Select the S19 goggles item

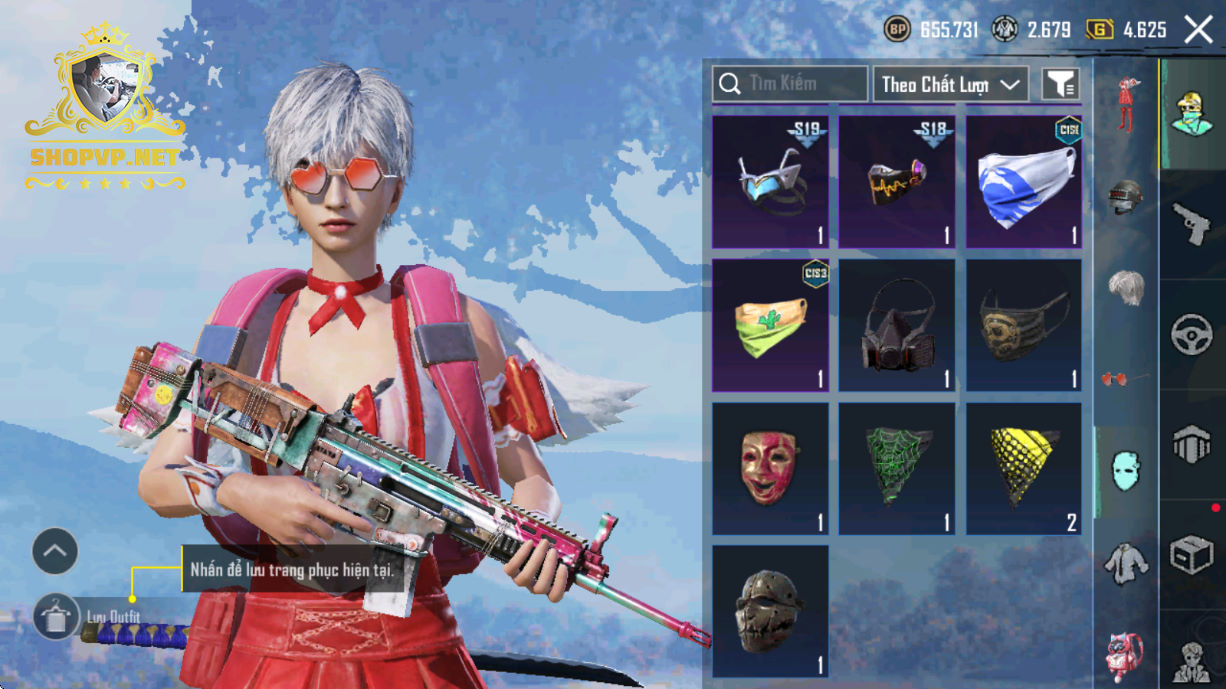(x=770, y=182)
